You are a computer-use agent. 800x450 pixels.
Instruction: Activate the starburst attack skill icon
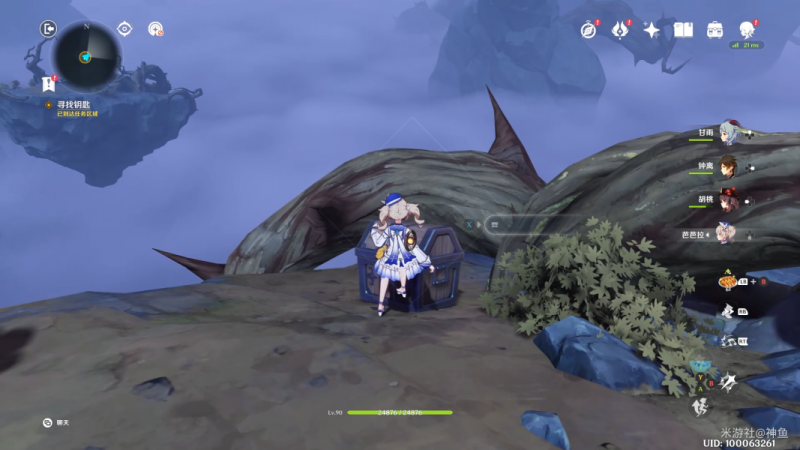pyautogui.click(x=728, y=380)
